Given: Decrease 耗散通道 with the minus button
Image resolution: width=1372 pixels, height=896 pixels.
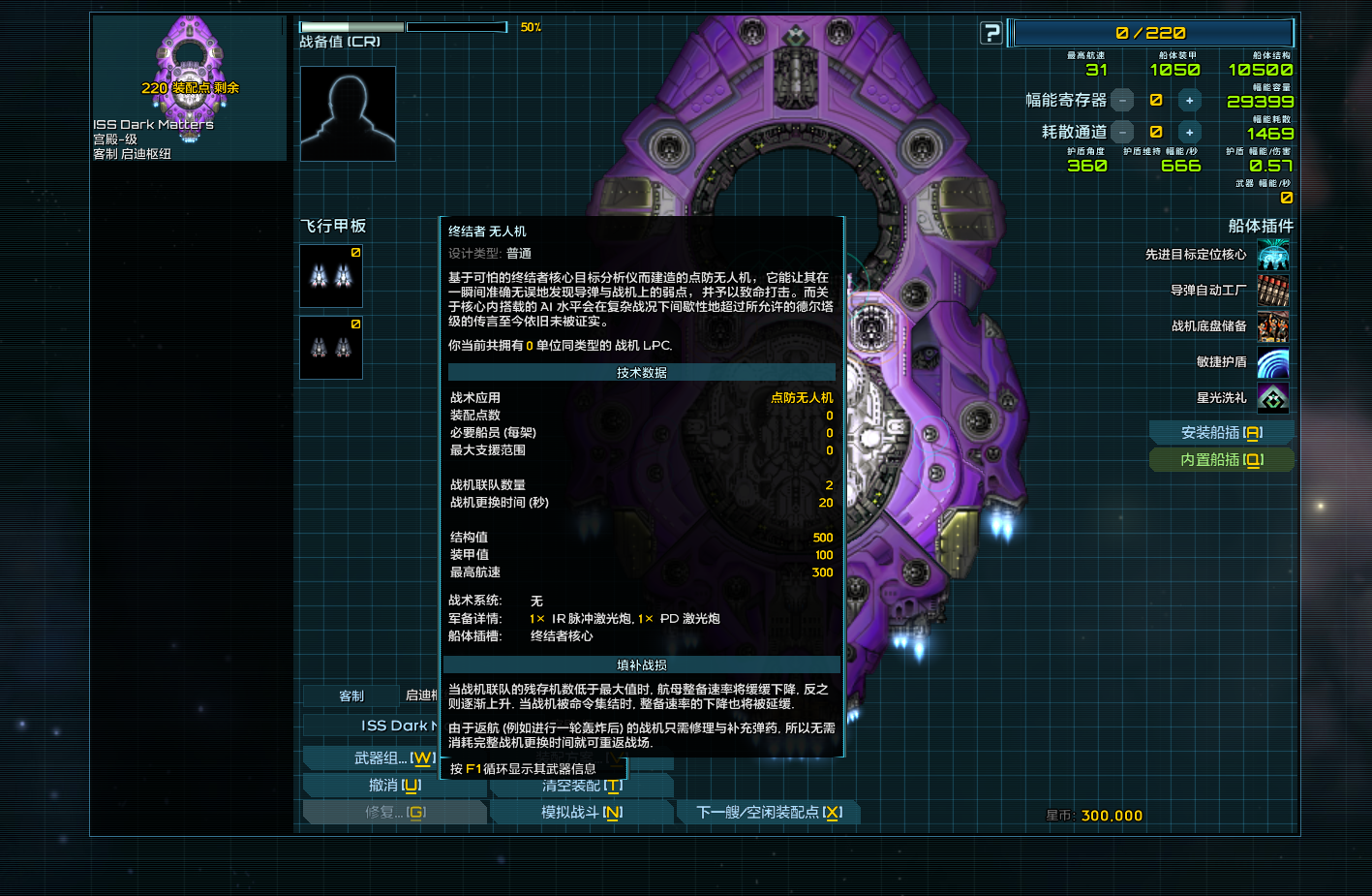Looking at the screenshot, I should 1122,132.
